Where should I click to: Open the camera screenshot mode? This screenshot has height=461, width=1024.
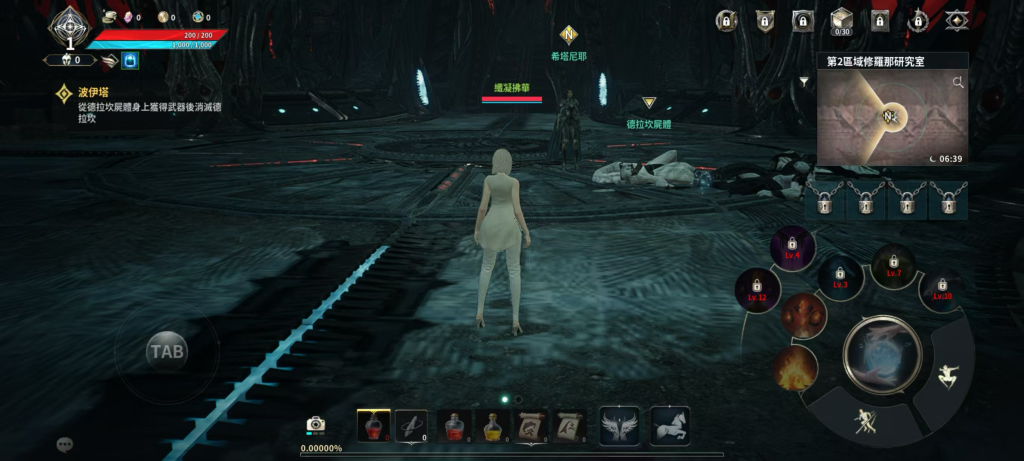pos(316,424)
